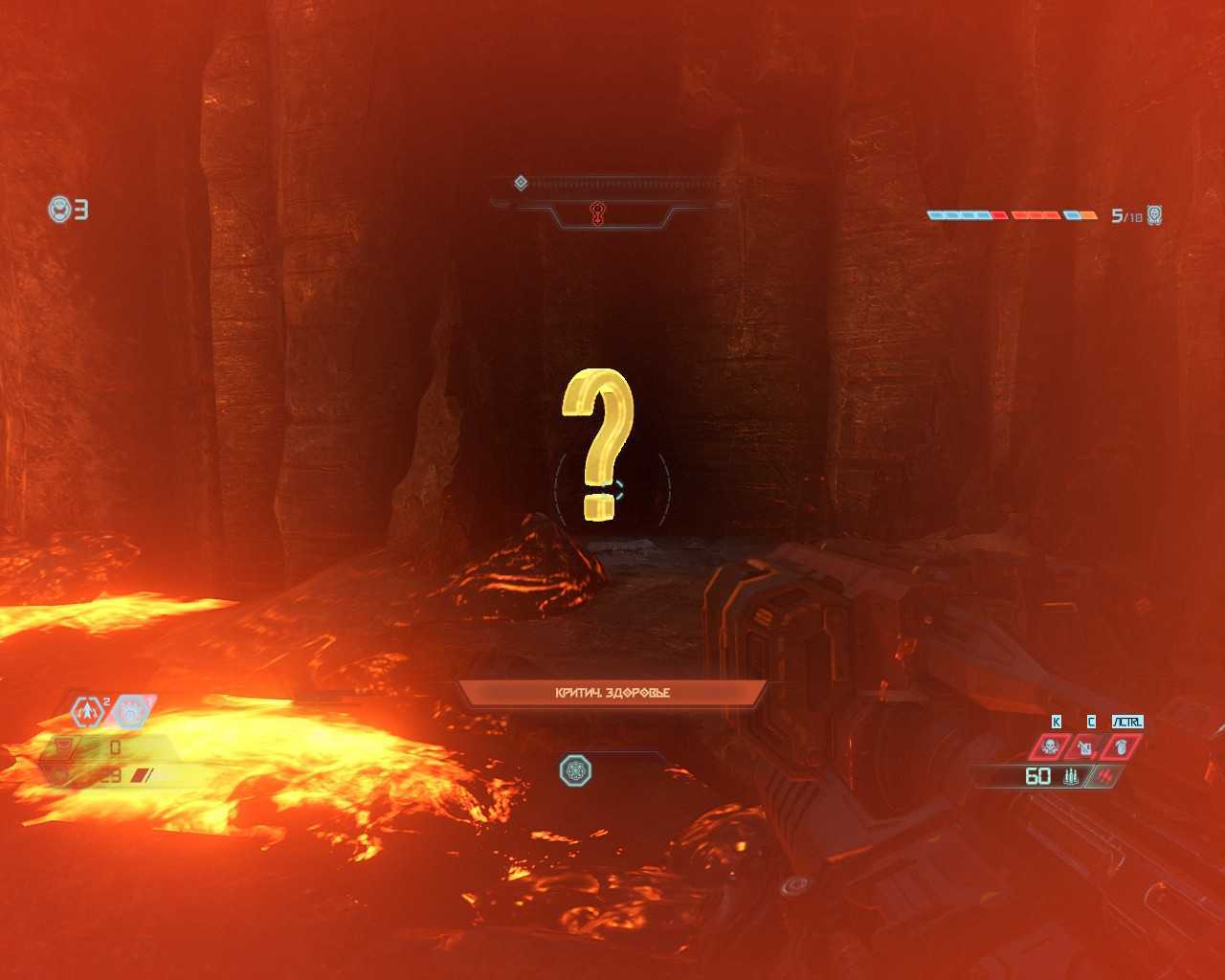
Task: Click the challenge counter icon beside 5/18
Action: coord(1154,215)
